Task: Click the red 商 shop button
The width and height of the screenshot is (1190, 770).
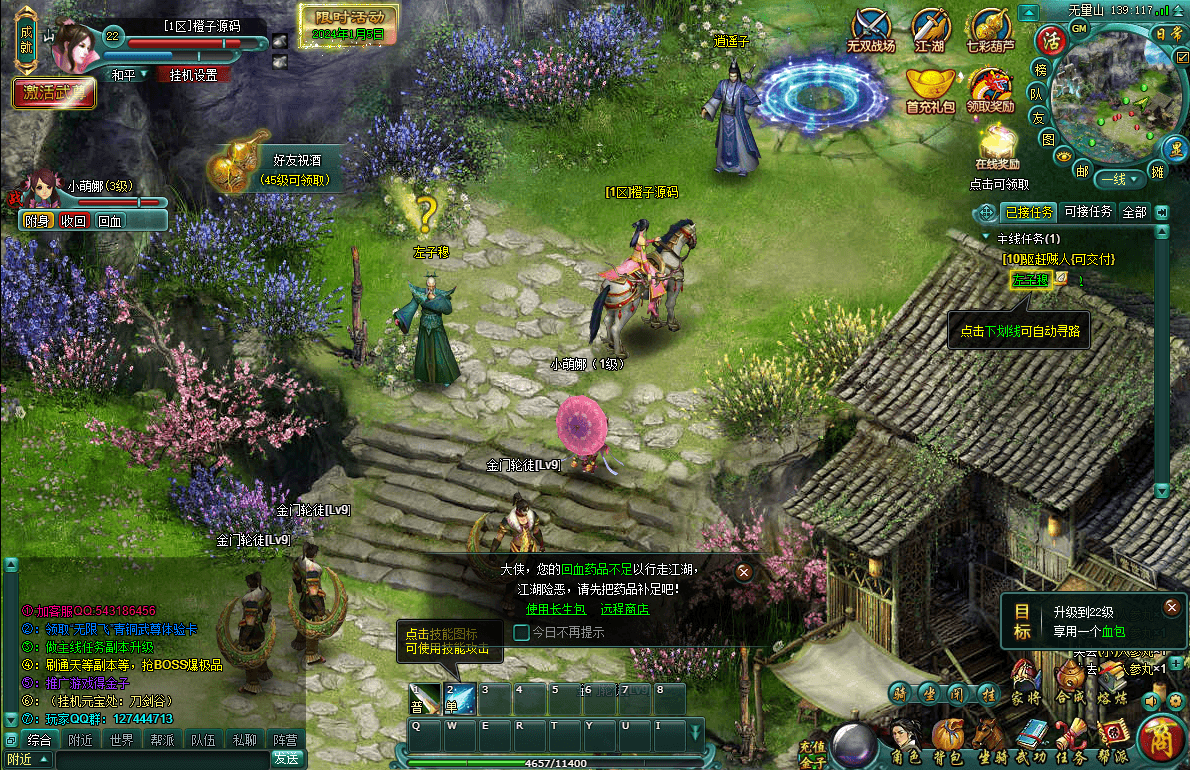Action: point(1161,739)
